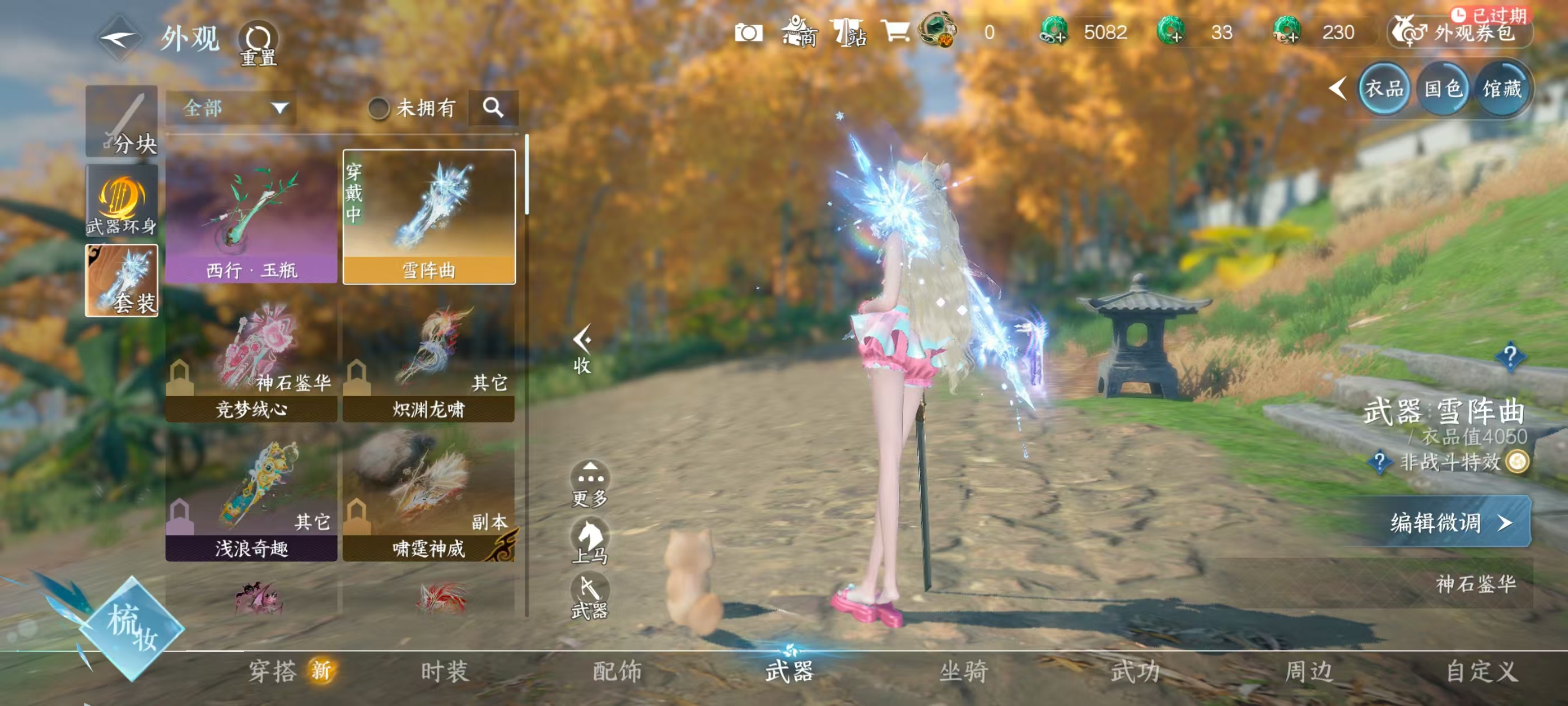The width and height of the screenshot is (1568, 706).
Task: Open the 时装 tab
Action: click(x=445, y=671)
